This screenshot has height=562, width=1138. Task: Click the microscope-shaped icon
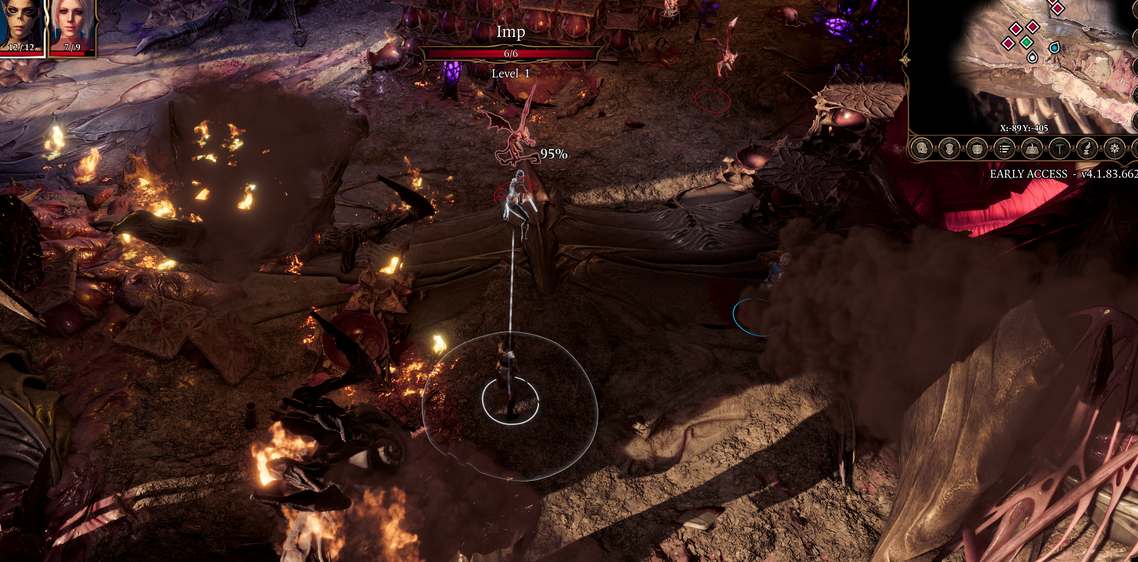point(1086,149)
